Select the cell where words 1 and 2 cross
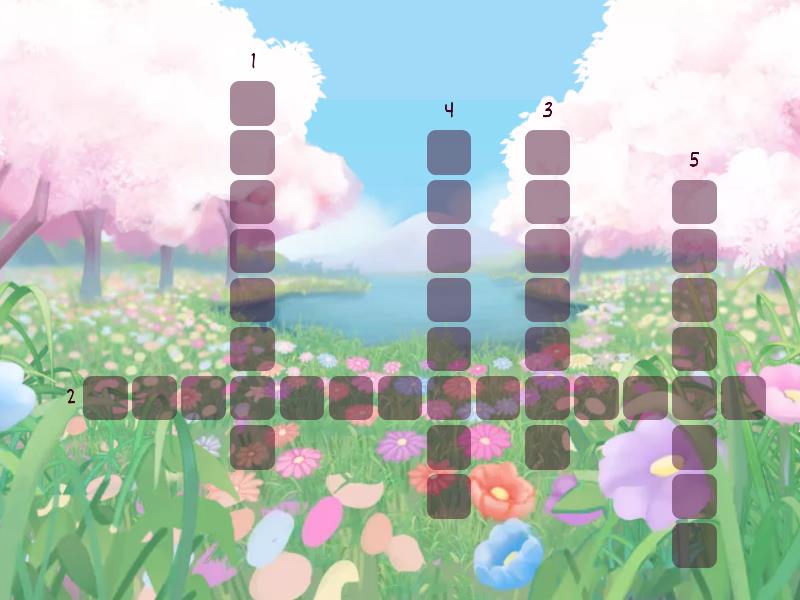 pos(252,397)
